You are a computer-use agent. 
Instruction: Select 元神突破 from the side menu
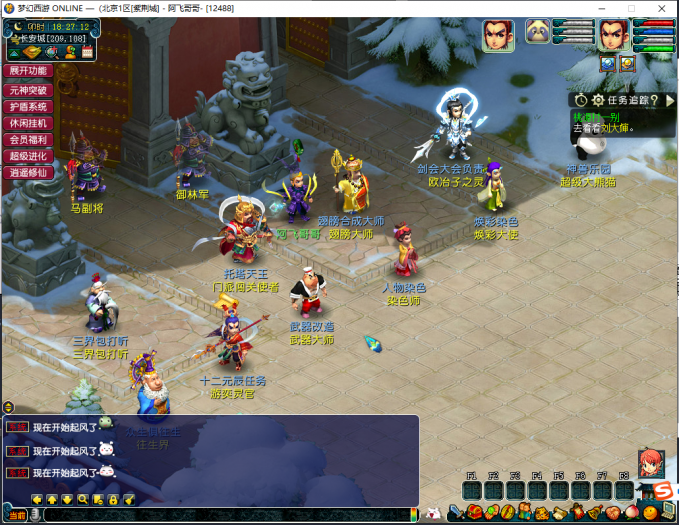[x=29, y=89]
